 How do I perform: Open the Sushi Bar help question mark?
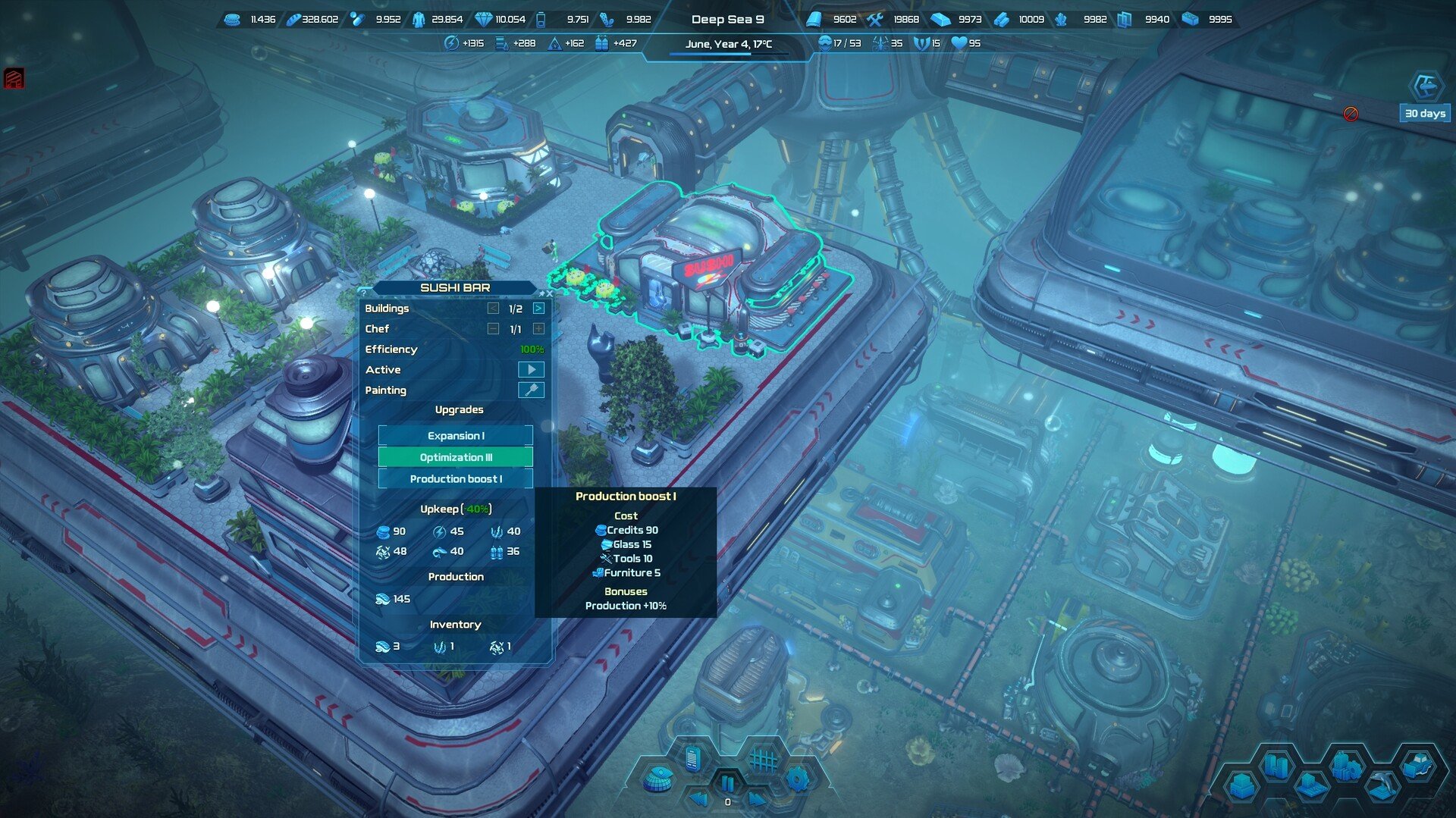364,292
